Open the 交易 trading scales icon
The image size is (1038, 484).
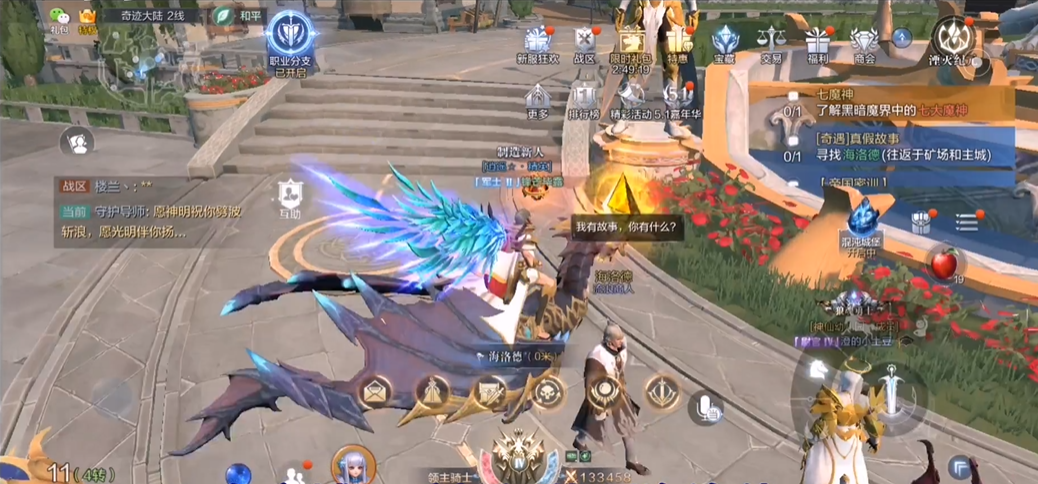pyautogui.click(x=771, y=43)
